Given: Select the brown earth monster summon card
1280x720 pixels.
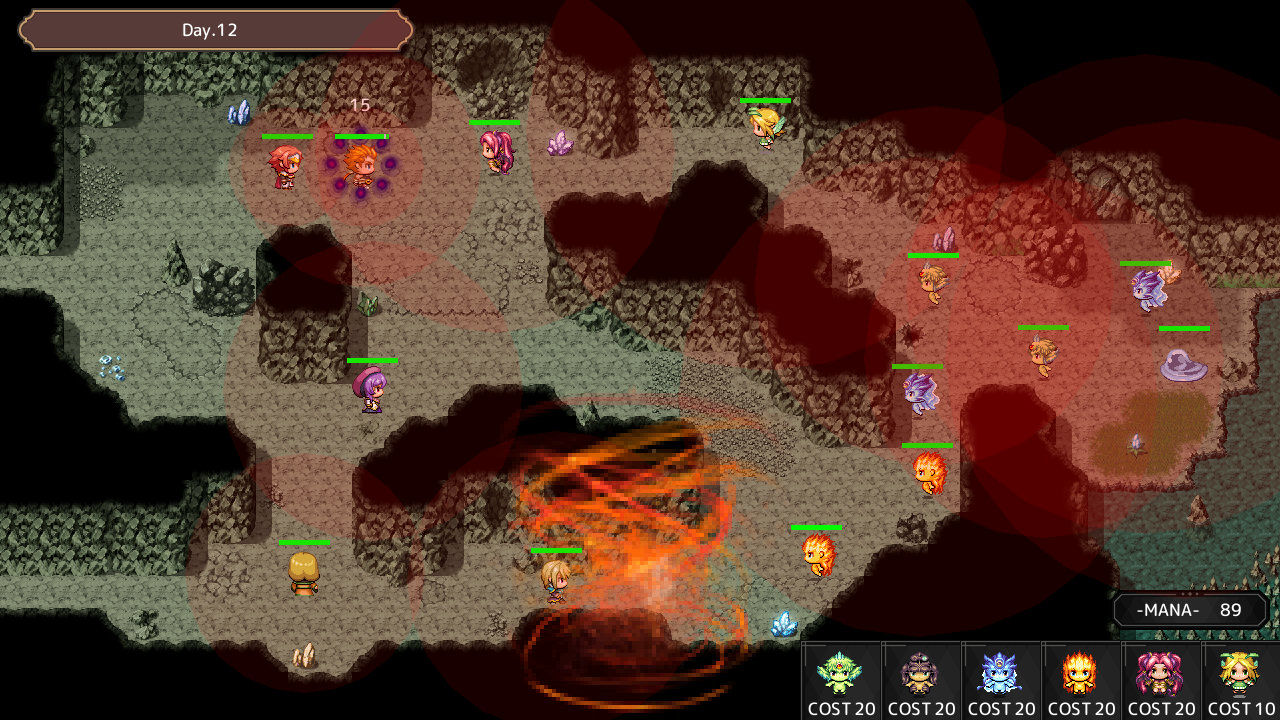Looking at the screenshot, I should pos(920,680).
